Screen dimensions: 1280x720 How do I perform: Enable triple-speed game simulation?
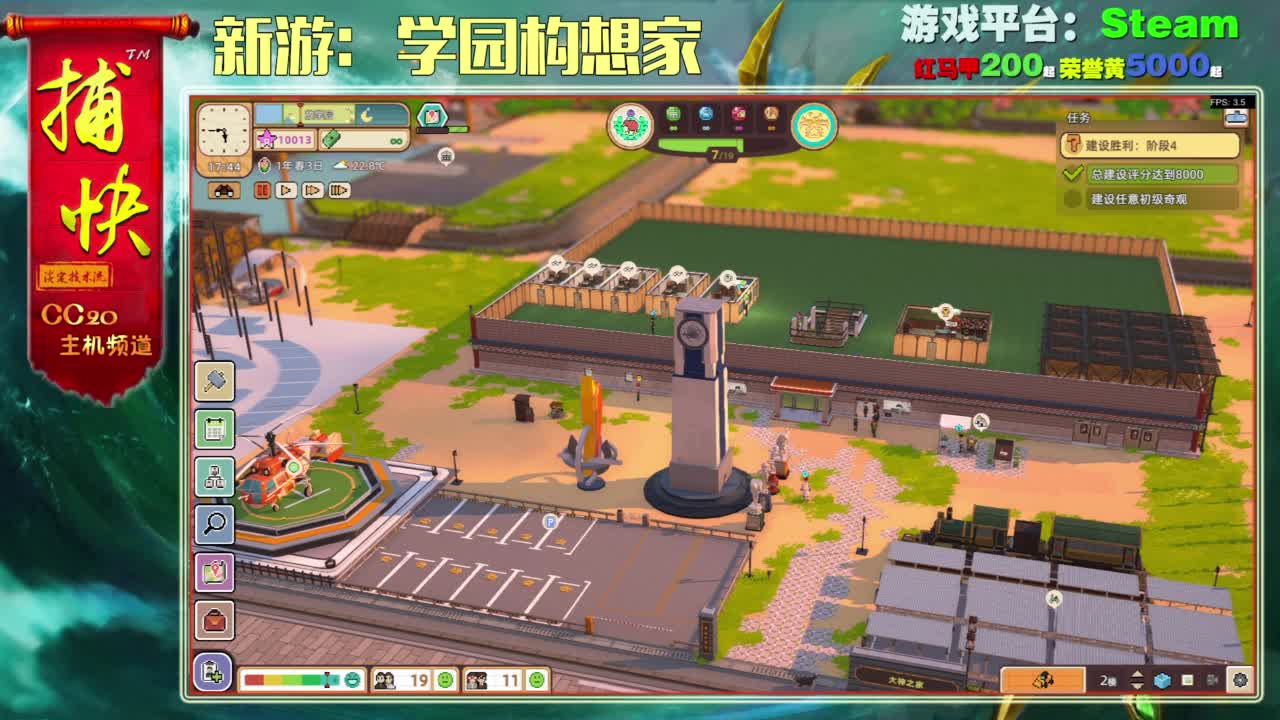[x=338, y=191]
